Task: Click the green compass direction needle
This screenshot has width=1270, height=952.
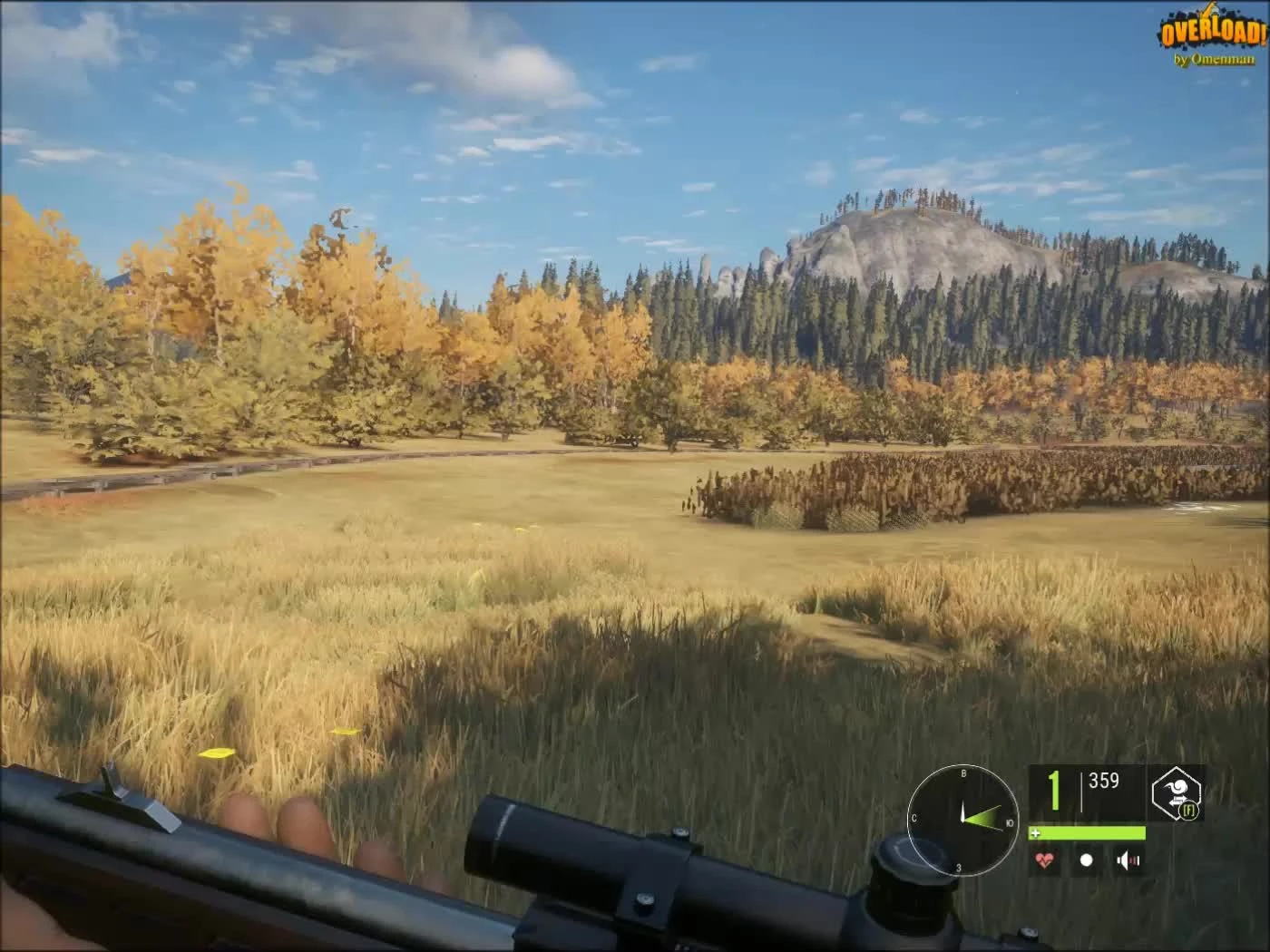Action: tap(982, 817)
